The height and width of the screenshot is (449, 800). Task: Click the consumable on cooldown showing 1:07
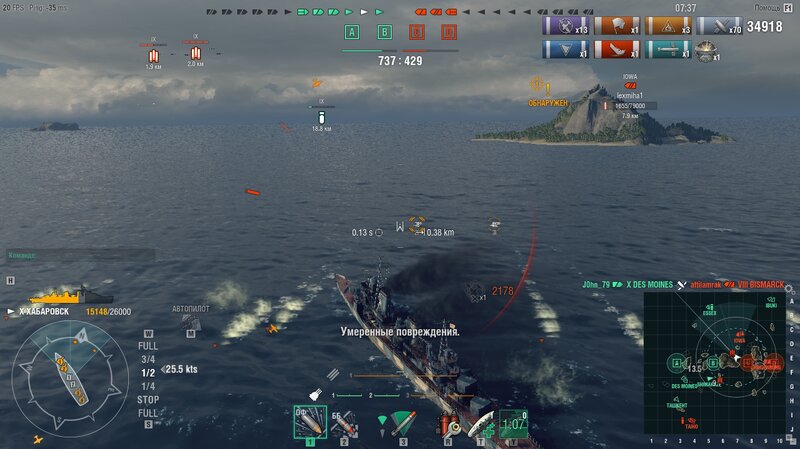click(x=513, y=425)
